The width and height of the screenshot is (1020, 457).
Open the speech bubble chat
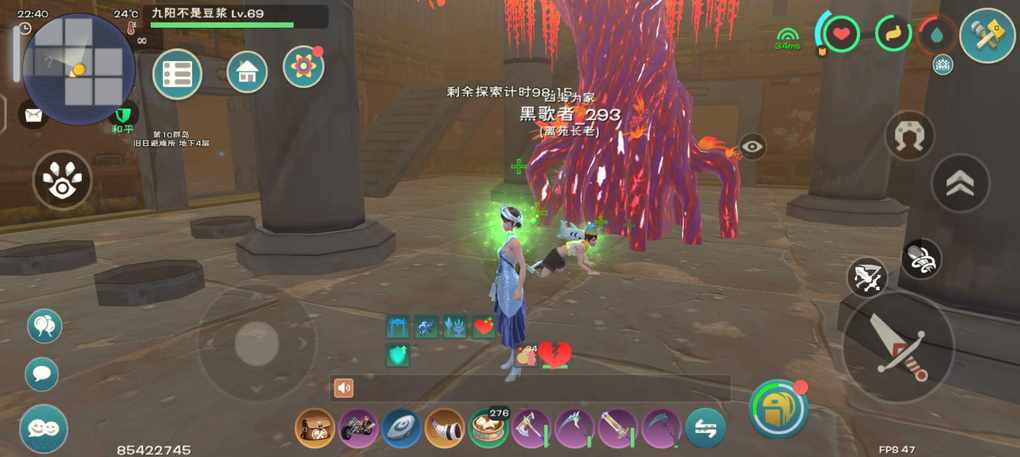pos(42,374)
